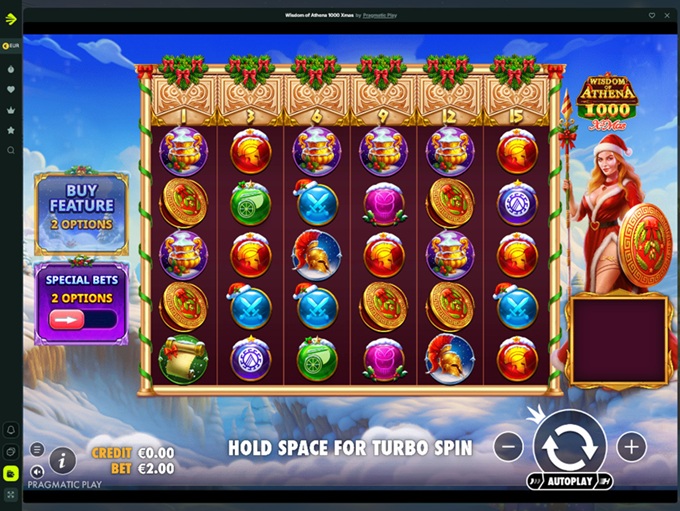Add the game to favorites with the heart

[651, 16]
